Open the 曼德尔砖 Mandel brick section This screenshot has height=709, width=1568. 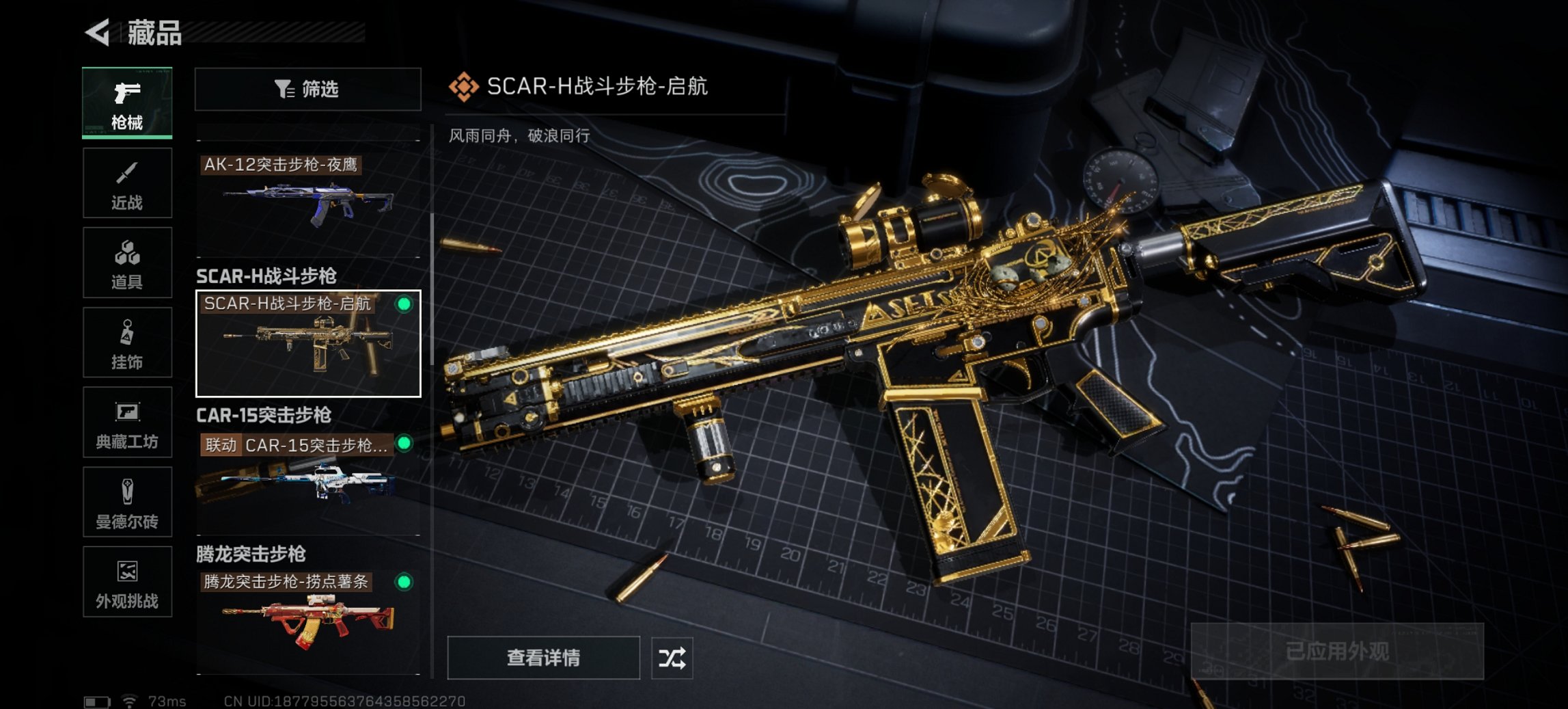point(127,503)
